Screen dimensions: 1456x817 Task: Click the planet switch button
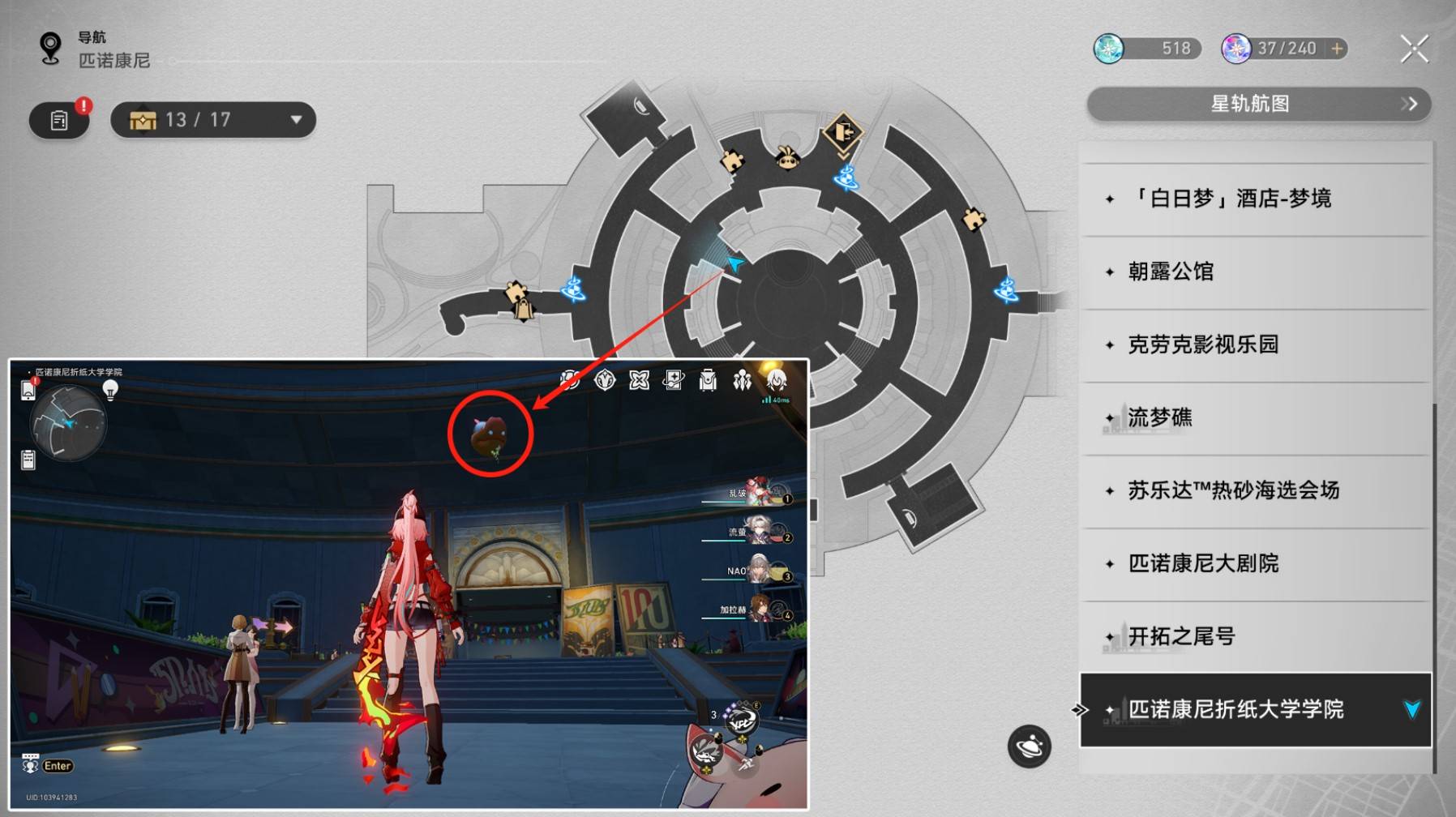coord(1029,746)
